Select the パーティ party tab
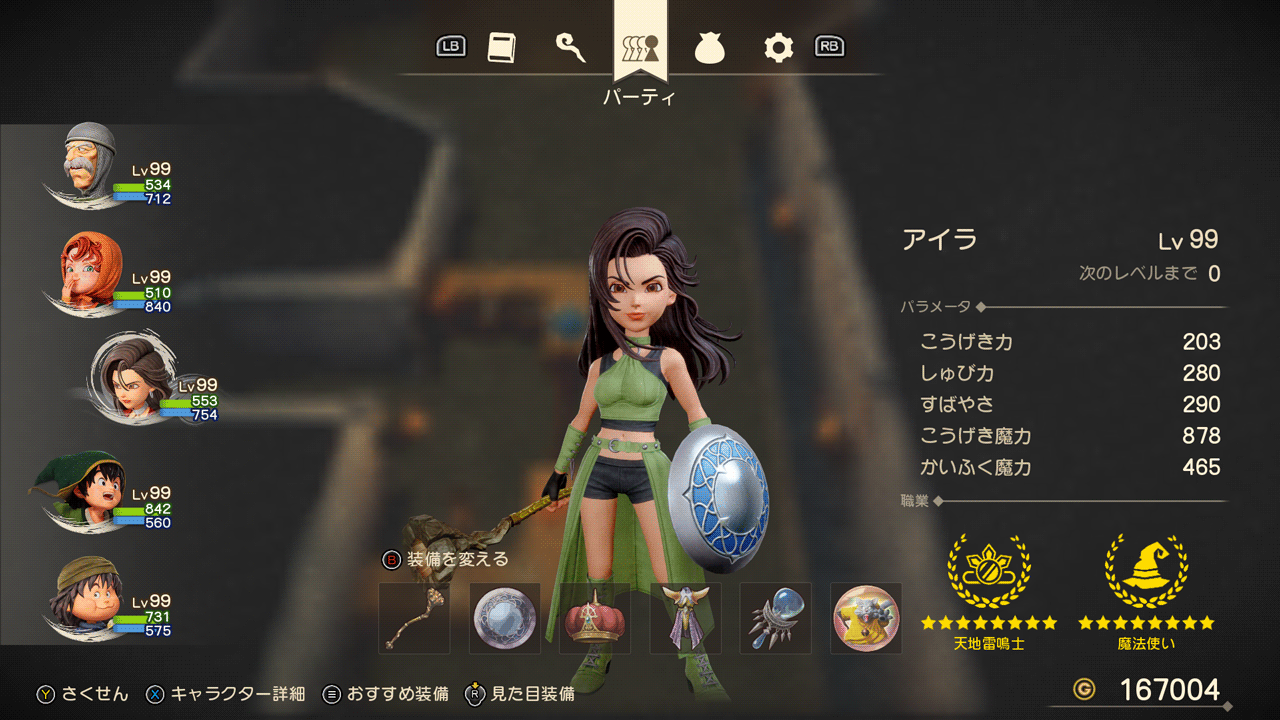This screenshot has width=1280, height=720. point(640,48)
